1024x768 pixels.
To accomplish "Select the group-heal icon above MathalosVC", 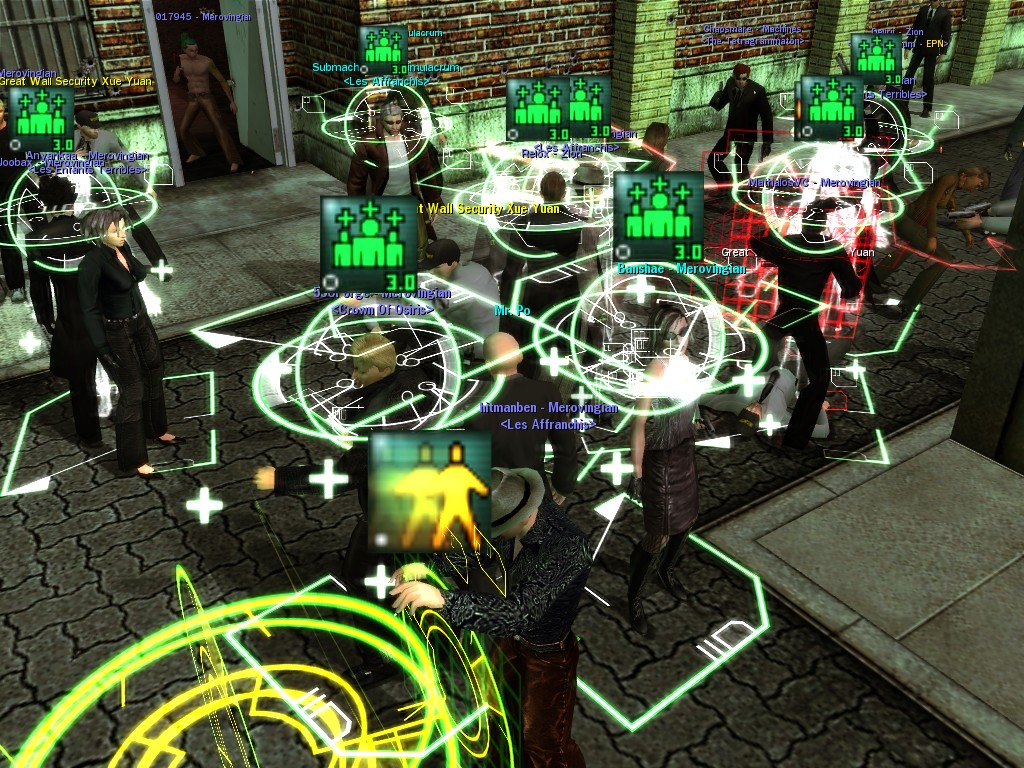I will (831, 107).
